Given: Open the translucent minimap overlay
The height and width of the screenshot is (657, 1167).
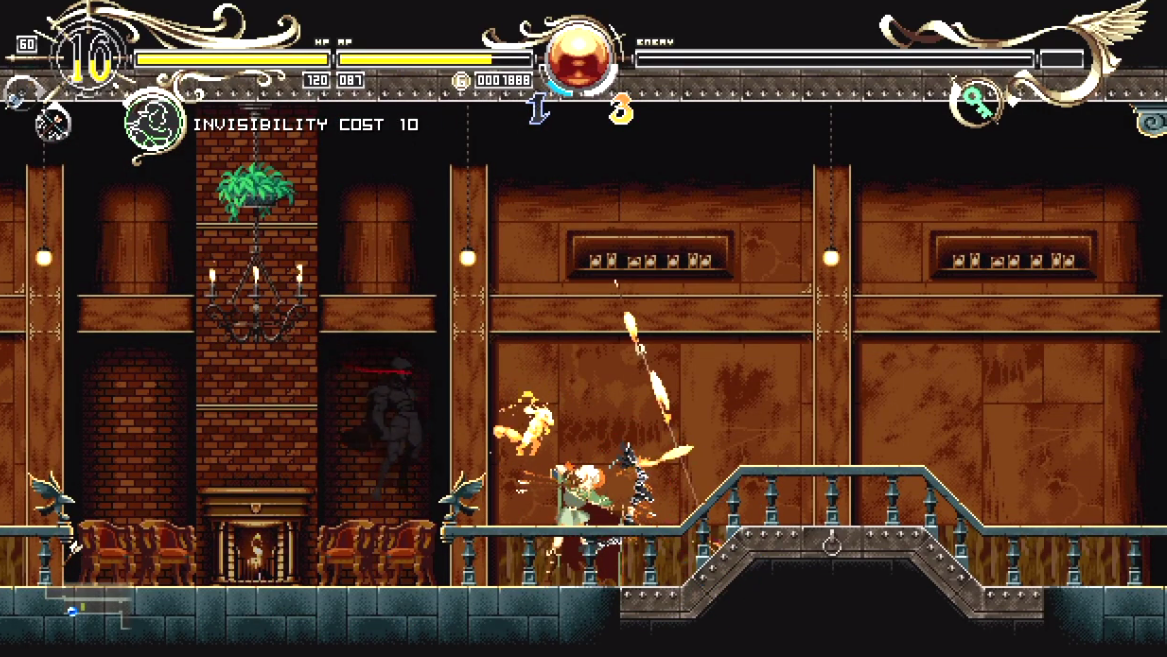Looking at the screenshot, I should point(88,606).
